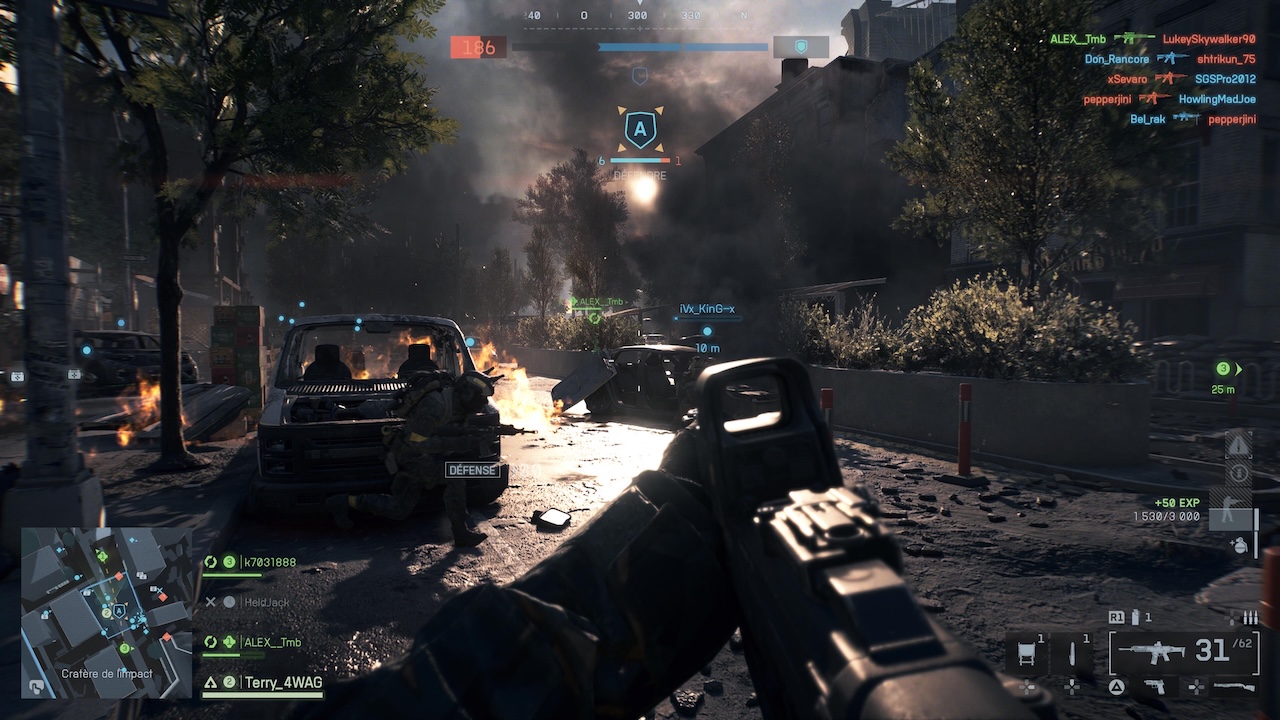Click the touchpad icon on minimap
The width and height of the screenshot is (1280, 720).
(37, 686)
